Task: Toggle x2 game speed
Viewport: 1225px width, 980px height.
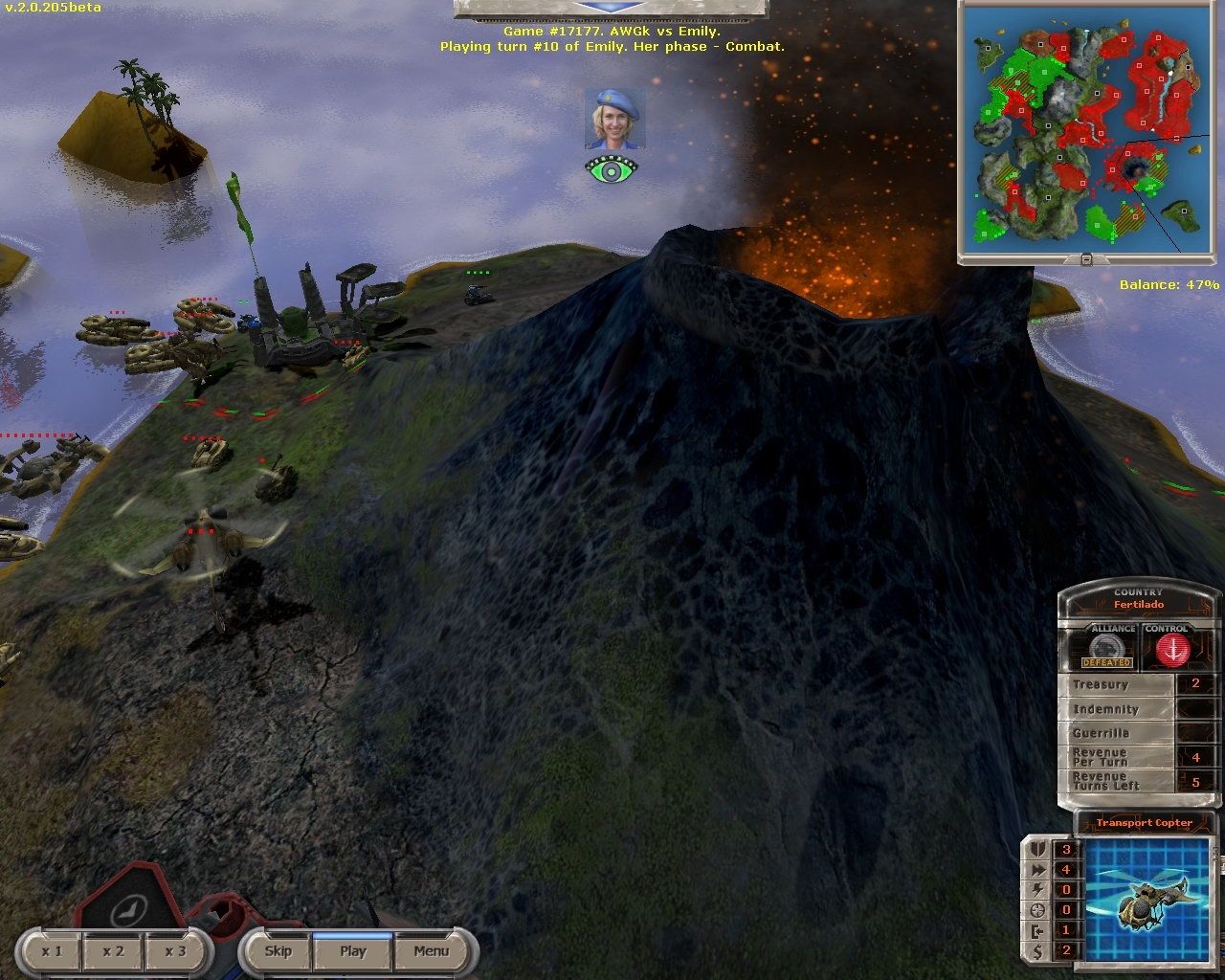Action: tap(112, 951)
